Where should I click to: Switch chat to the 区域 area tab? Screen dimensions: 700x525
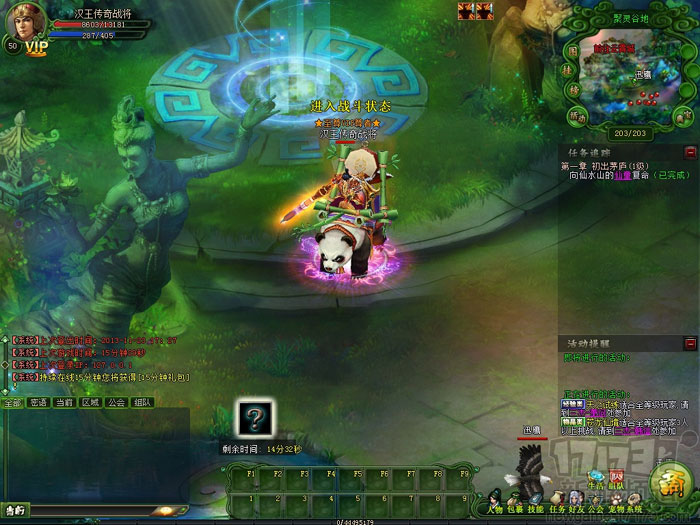coord(90,403)
